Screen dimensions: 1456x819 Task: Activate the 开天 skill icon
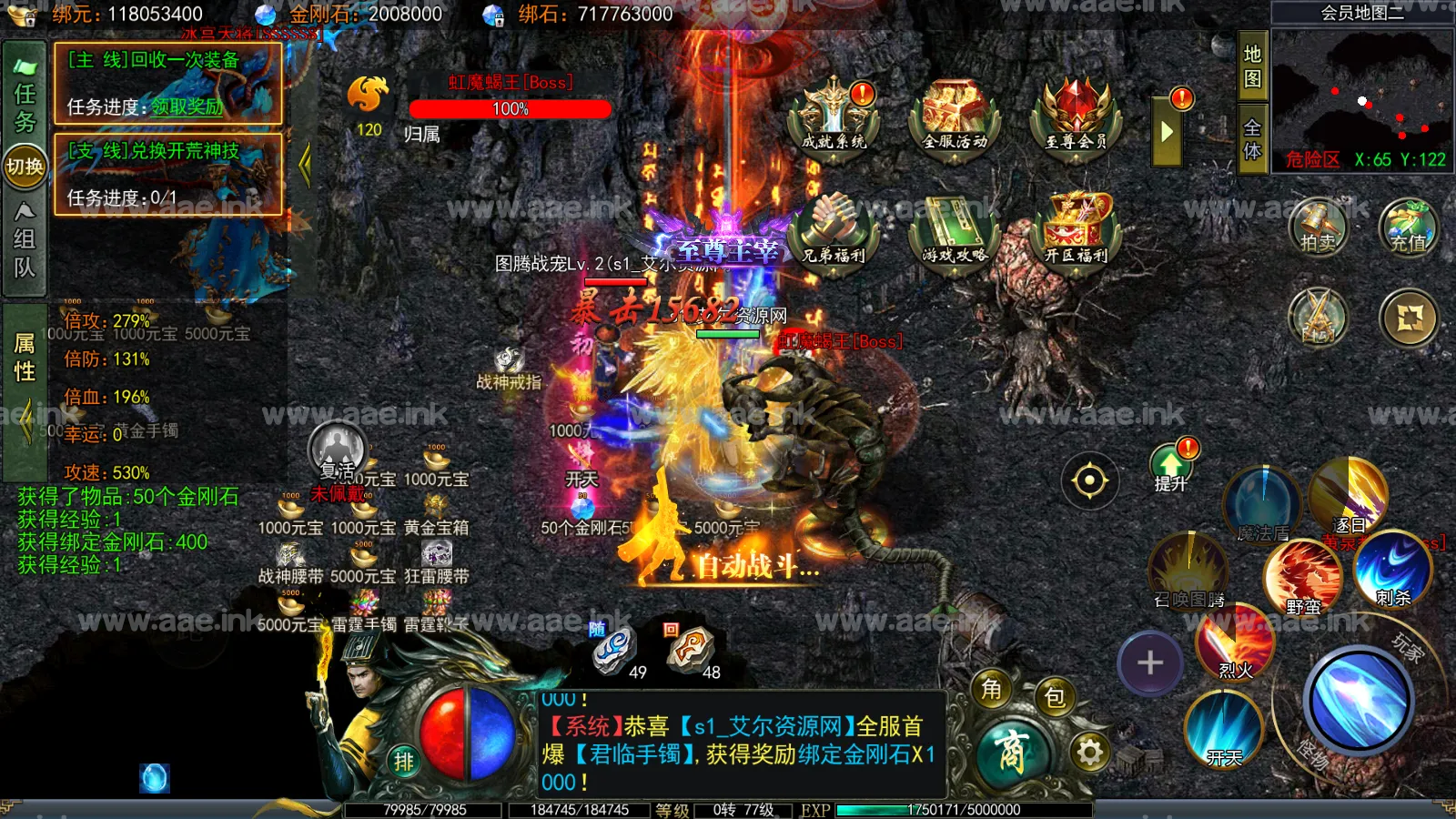click(1224, 728)
